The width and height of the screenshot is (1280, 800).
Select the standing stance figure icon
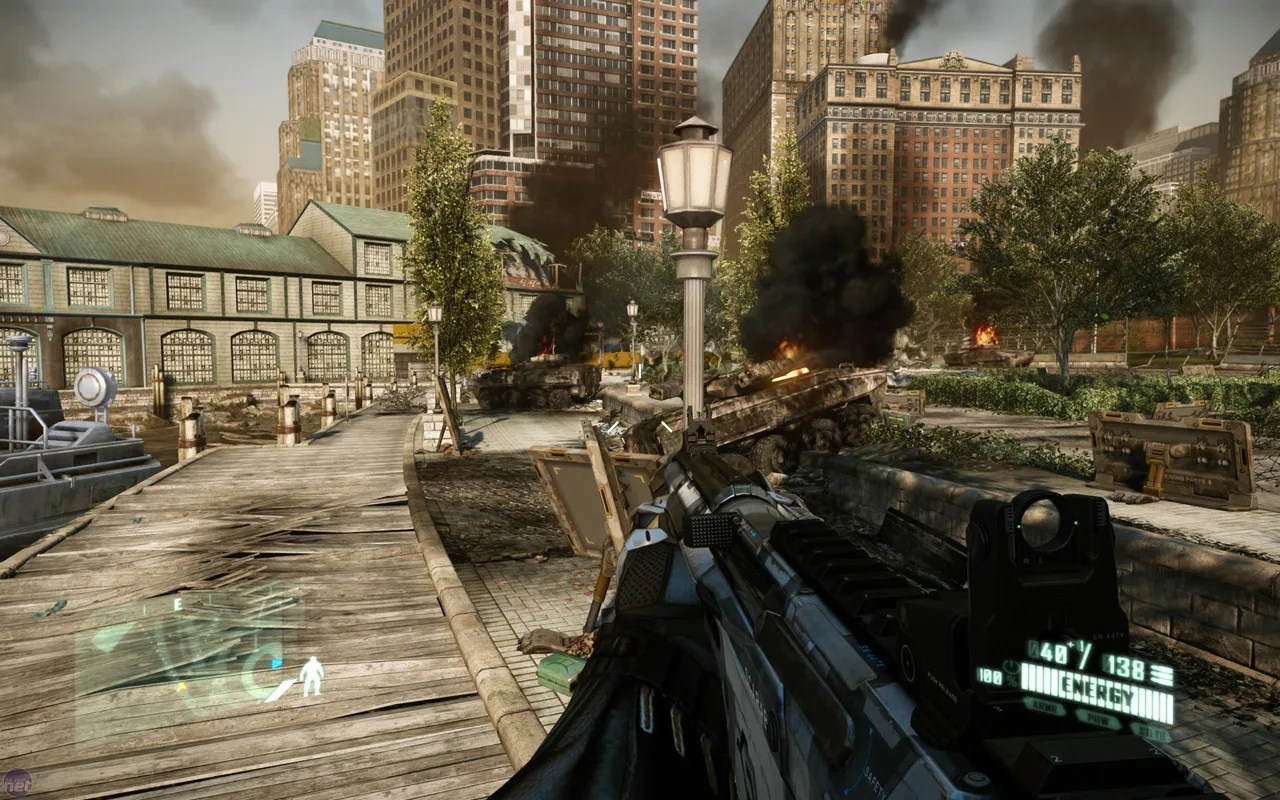point(312,676)
